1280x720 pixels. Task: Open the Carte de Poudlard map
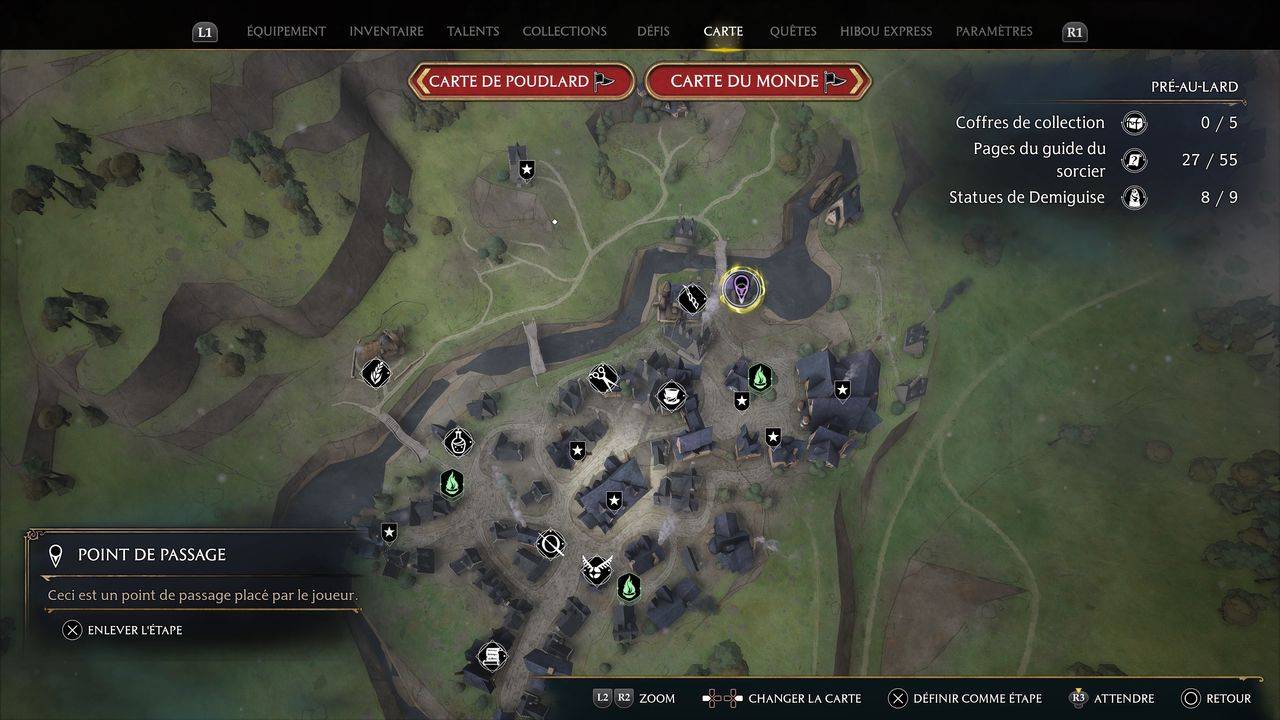pyautogui.click(x=521, y=82)
